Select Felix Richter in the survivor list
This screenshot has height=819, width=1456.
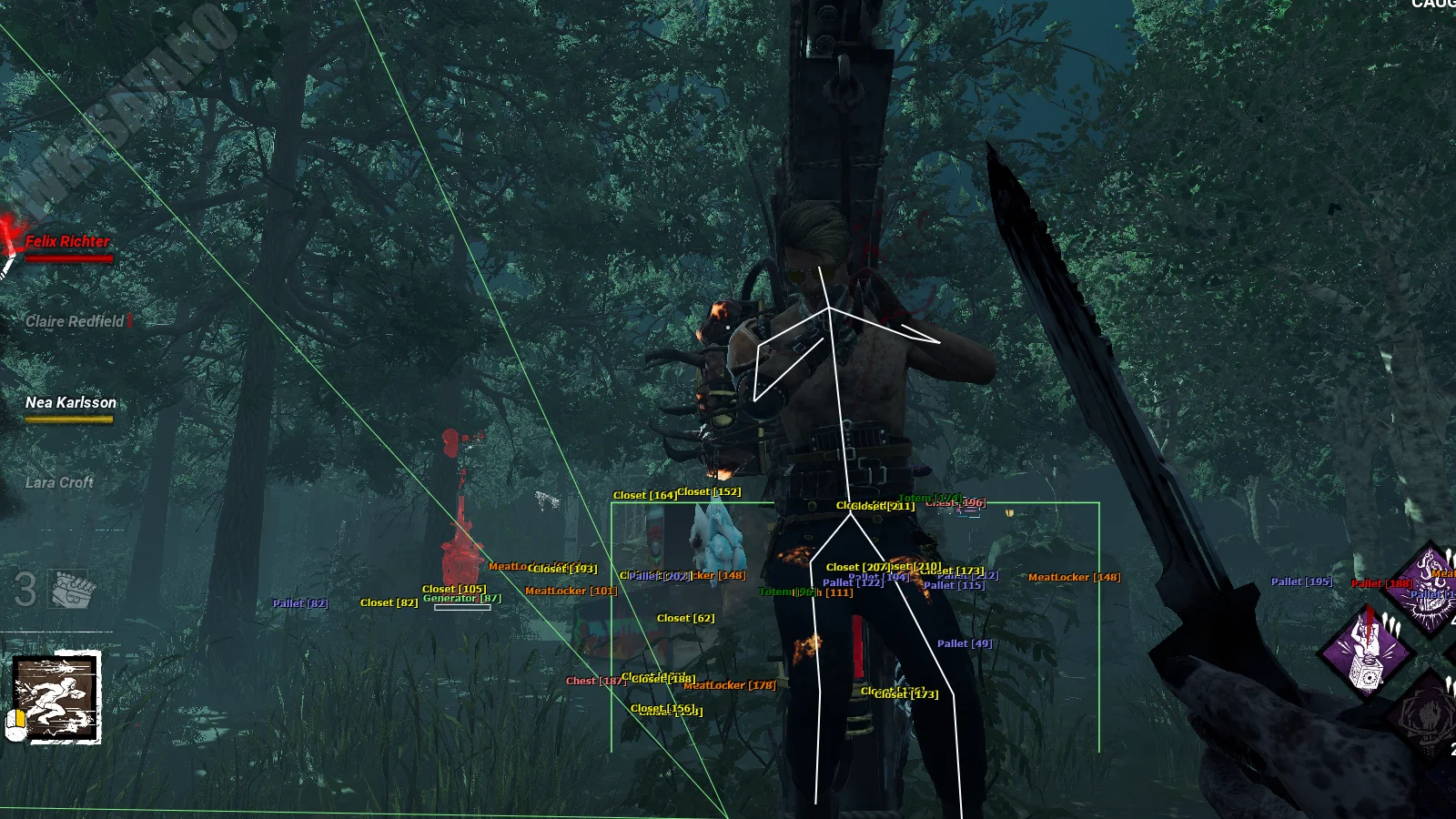point(67,242)
